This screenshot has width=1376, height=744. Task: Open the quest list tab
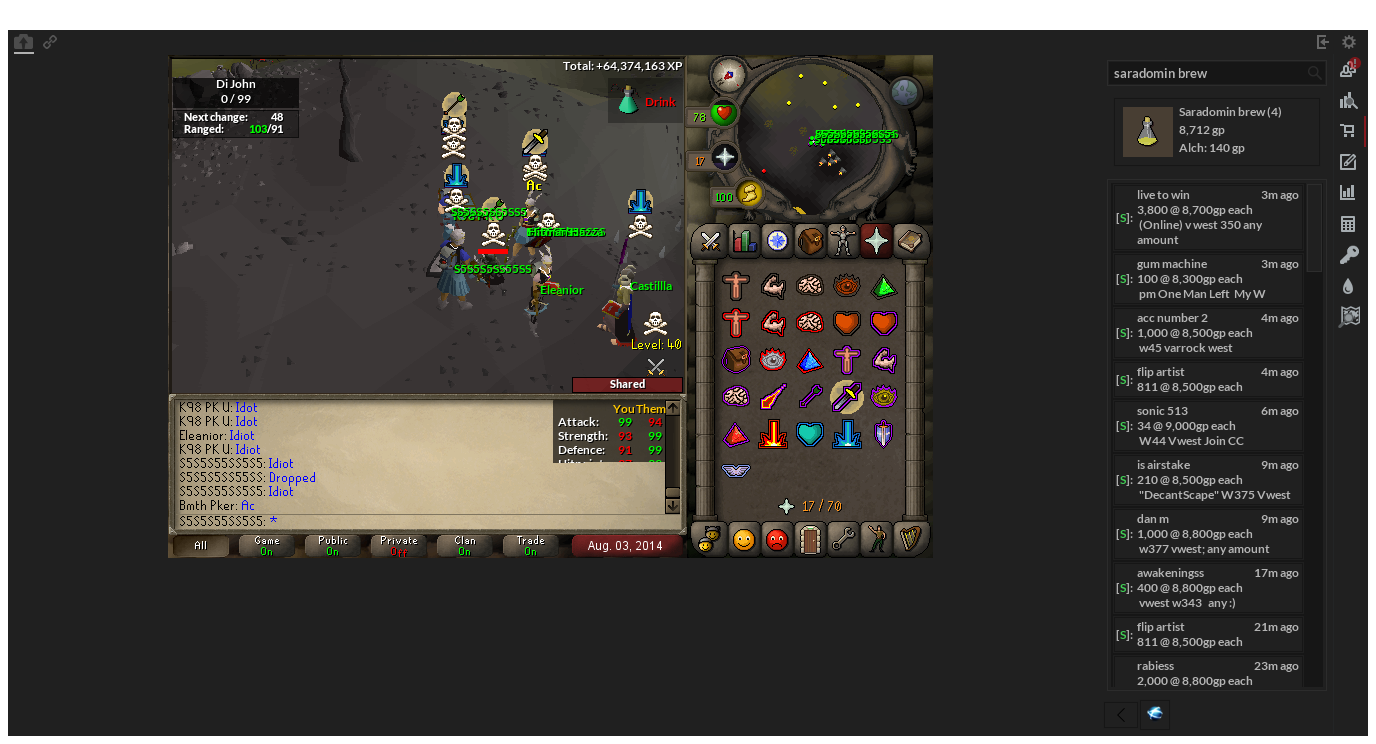coord(776,241)
